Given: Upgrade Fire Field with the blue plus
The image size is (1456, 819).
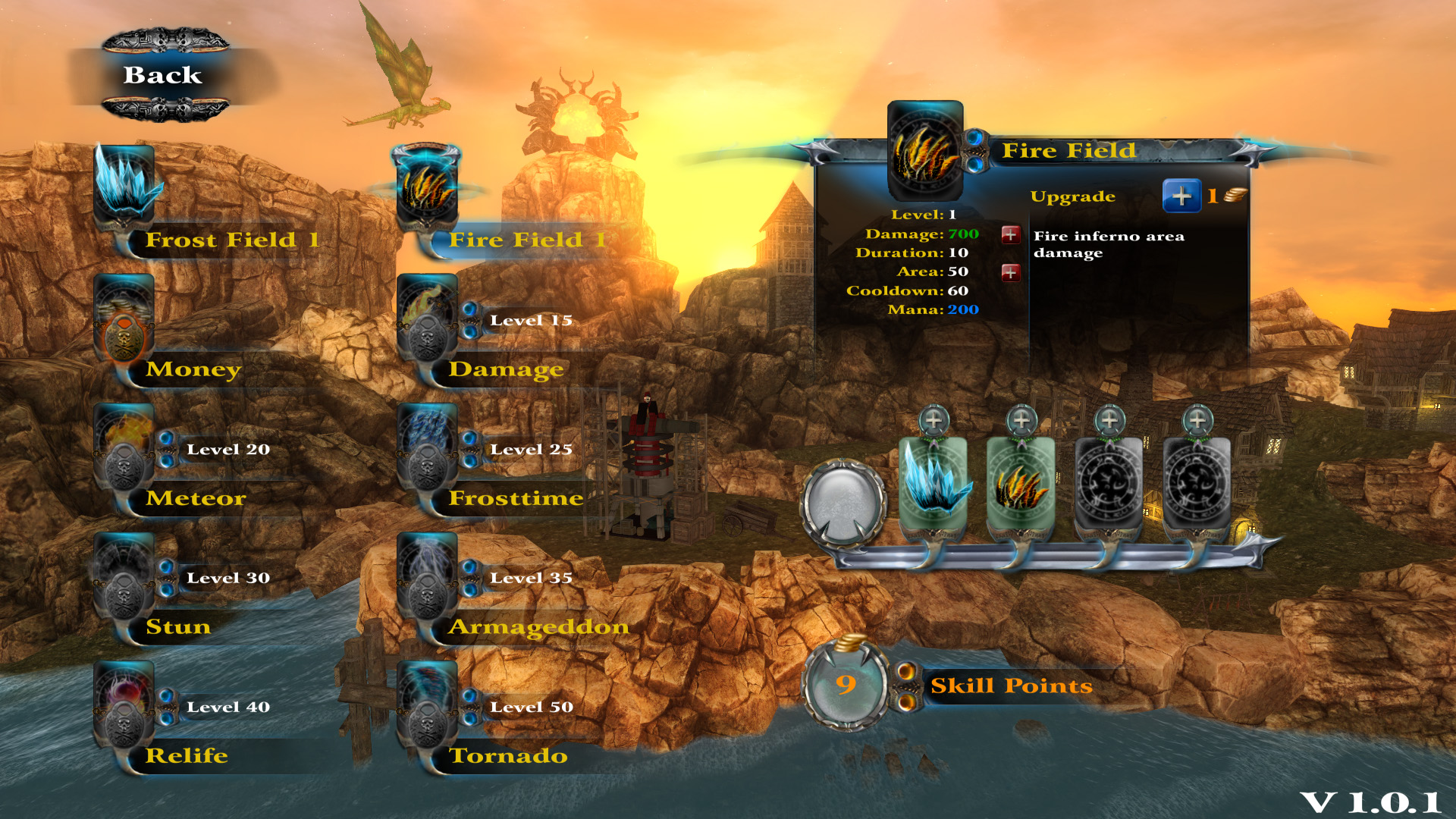Looking at the screenshot, I should click(x=1181, y=196).
